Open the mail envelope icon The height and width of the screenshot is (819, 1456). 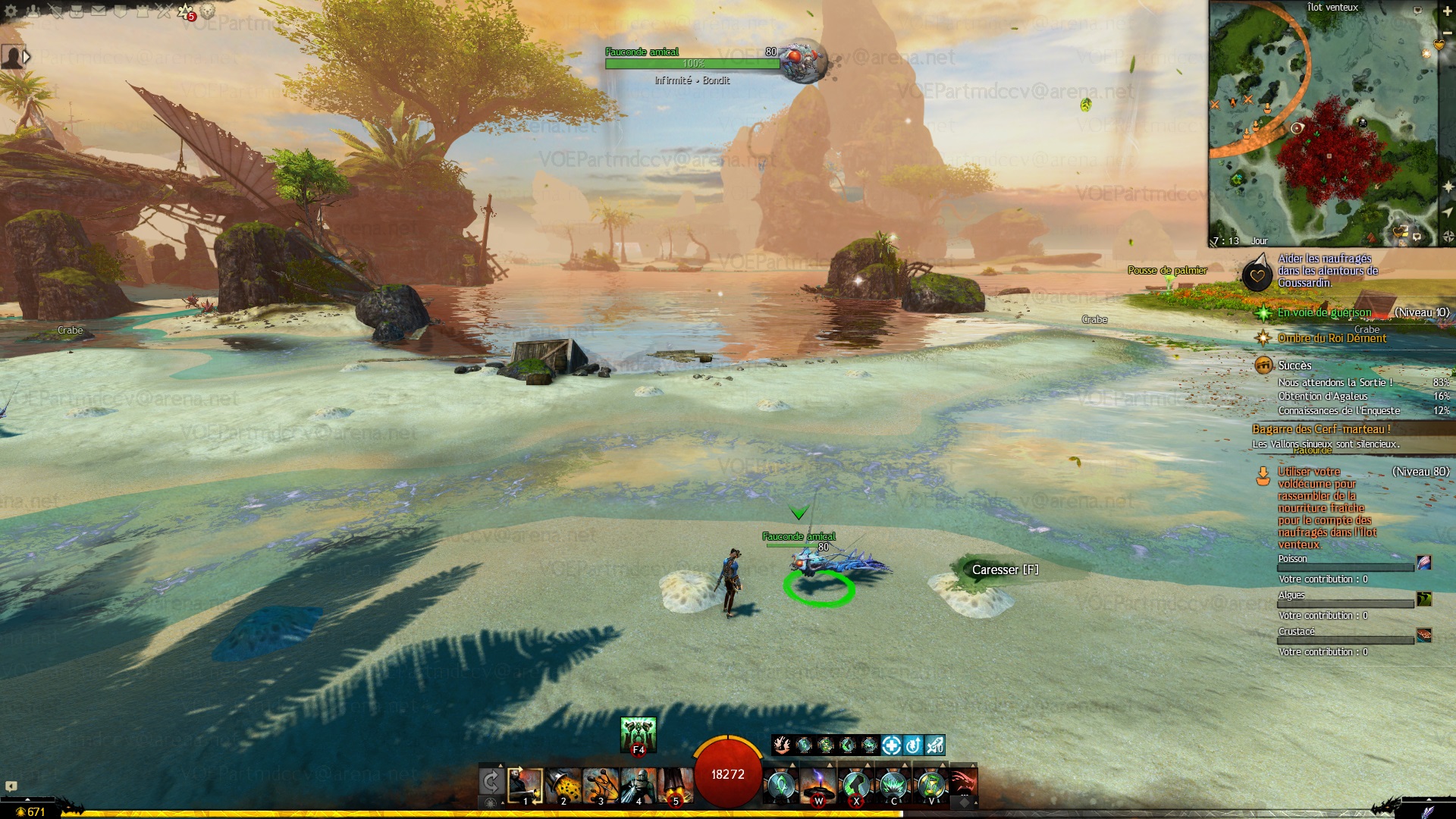[99, 11]
